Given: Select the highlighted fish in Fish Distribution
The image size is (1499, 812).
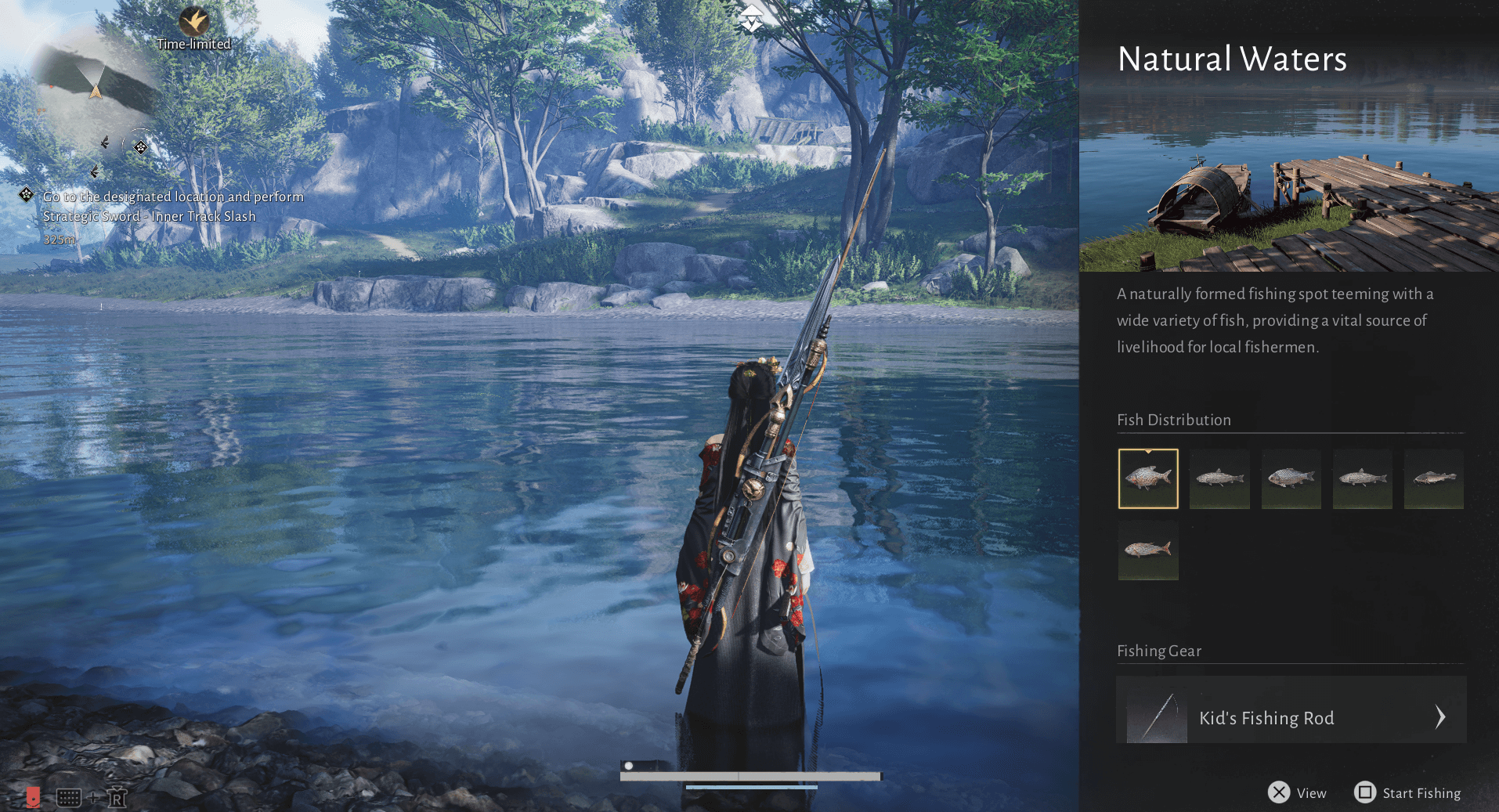Looking at the screenshot, I should coord(1148,478).
